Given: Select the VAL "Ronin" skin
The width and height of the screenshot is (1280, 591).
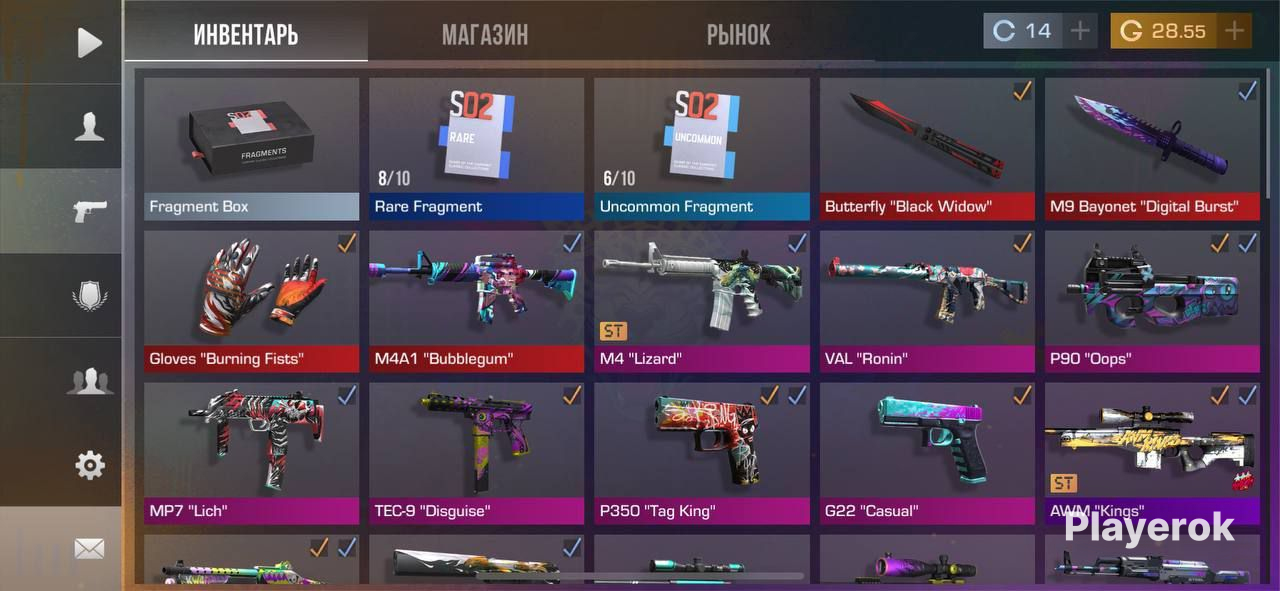Looking at the screenshot, I should (x=927, y=301).
